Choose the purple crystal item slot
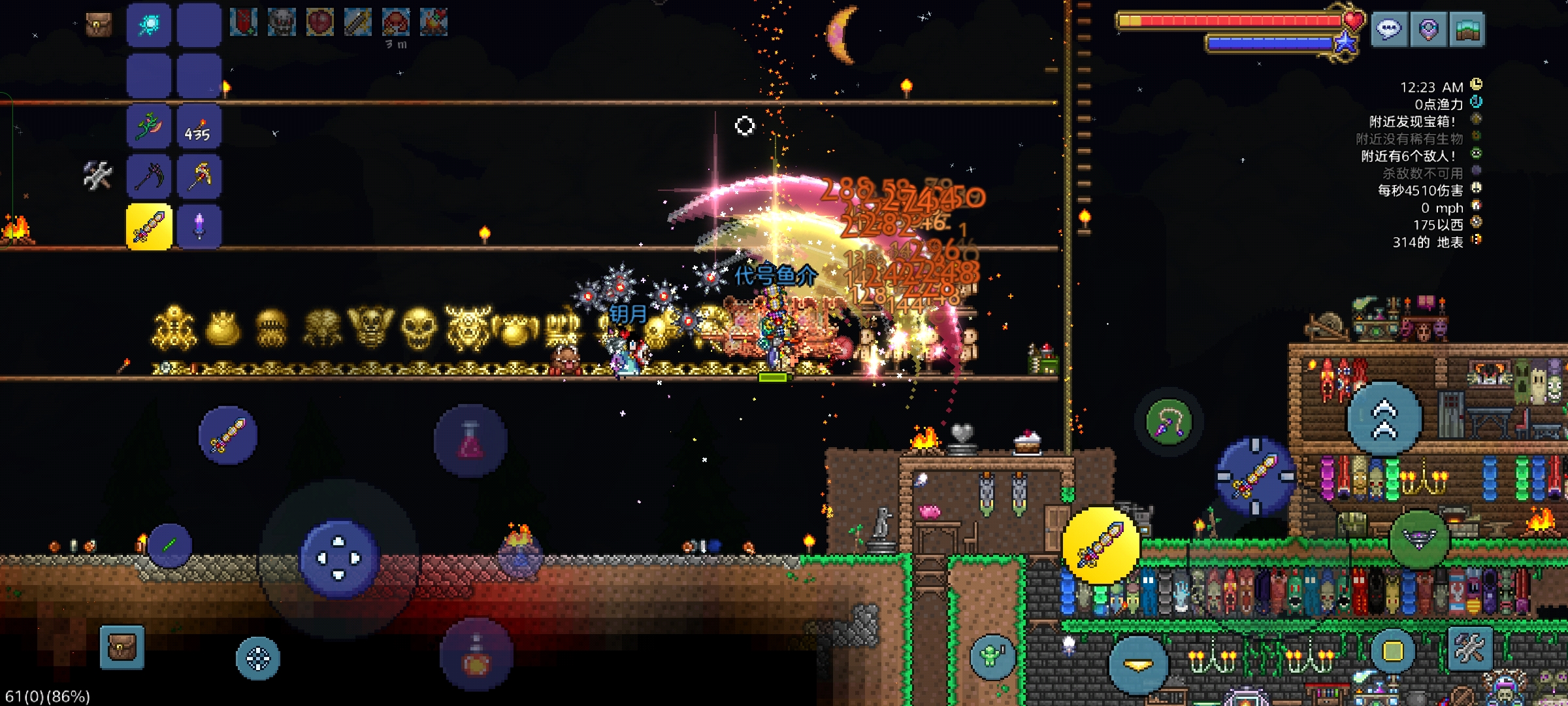Viewport: 1568px width, 706px height. click(199, 227)
